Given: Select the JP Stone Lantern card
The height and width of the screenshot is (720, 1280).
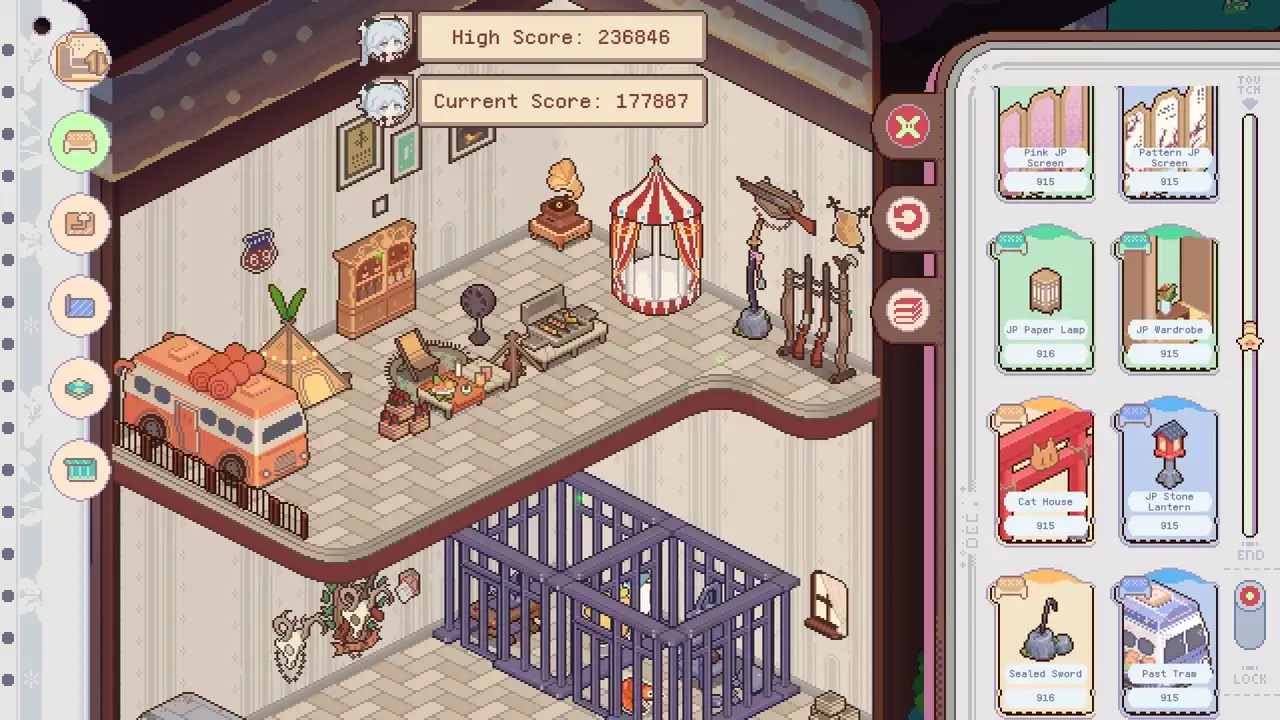Looking at the screenshot, I should pyautogui.click(x=1169, y=474).
